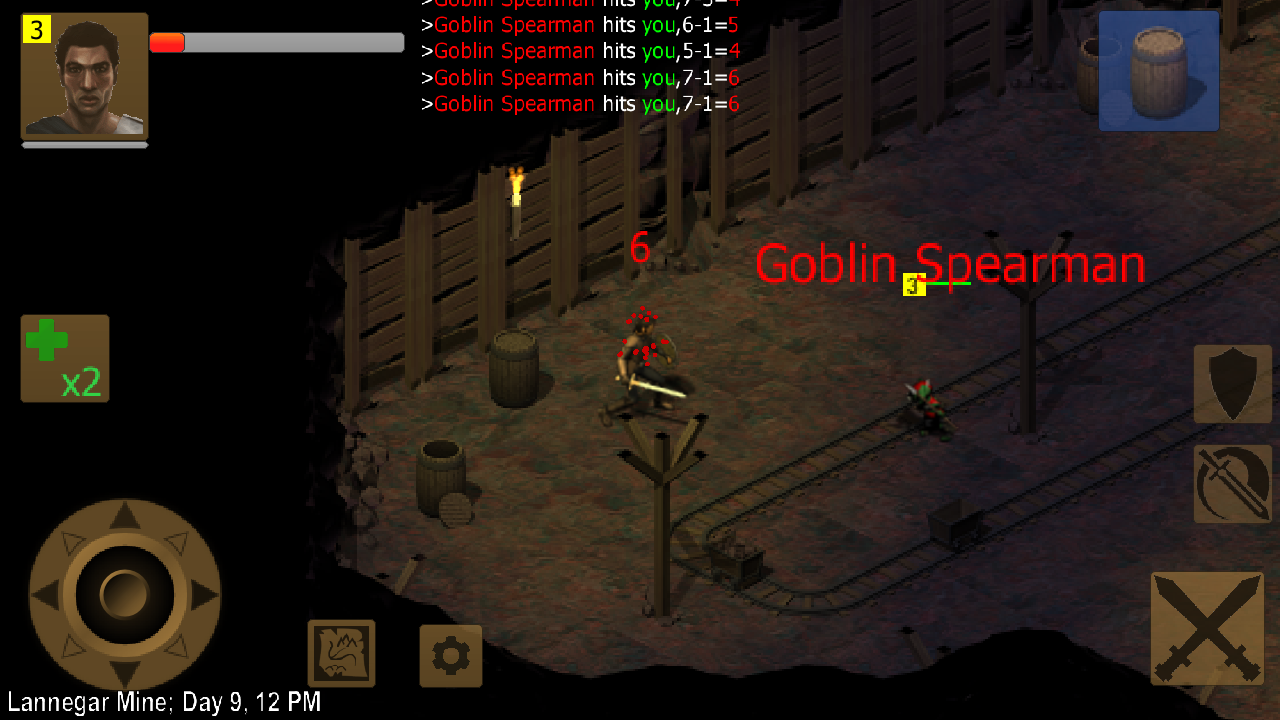The height and width of the screenshot is (720, 1280).
Task: Tap the character portrait with level 3 badge
Action: click(x=85, y=75)
